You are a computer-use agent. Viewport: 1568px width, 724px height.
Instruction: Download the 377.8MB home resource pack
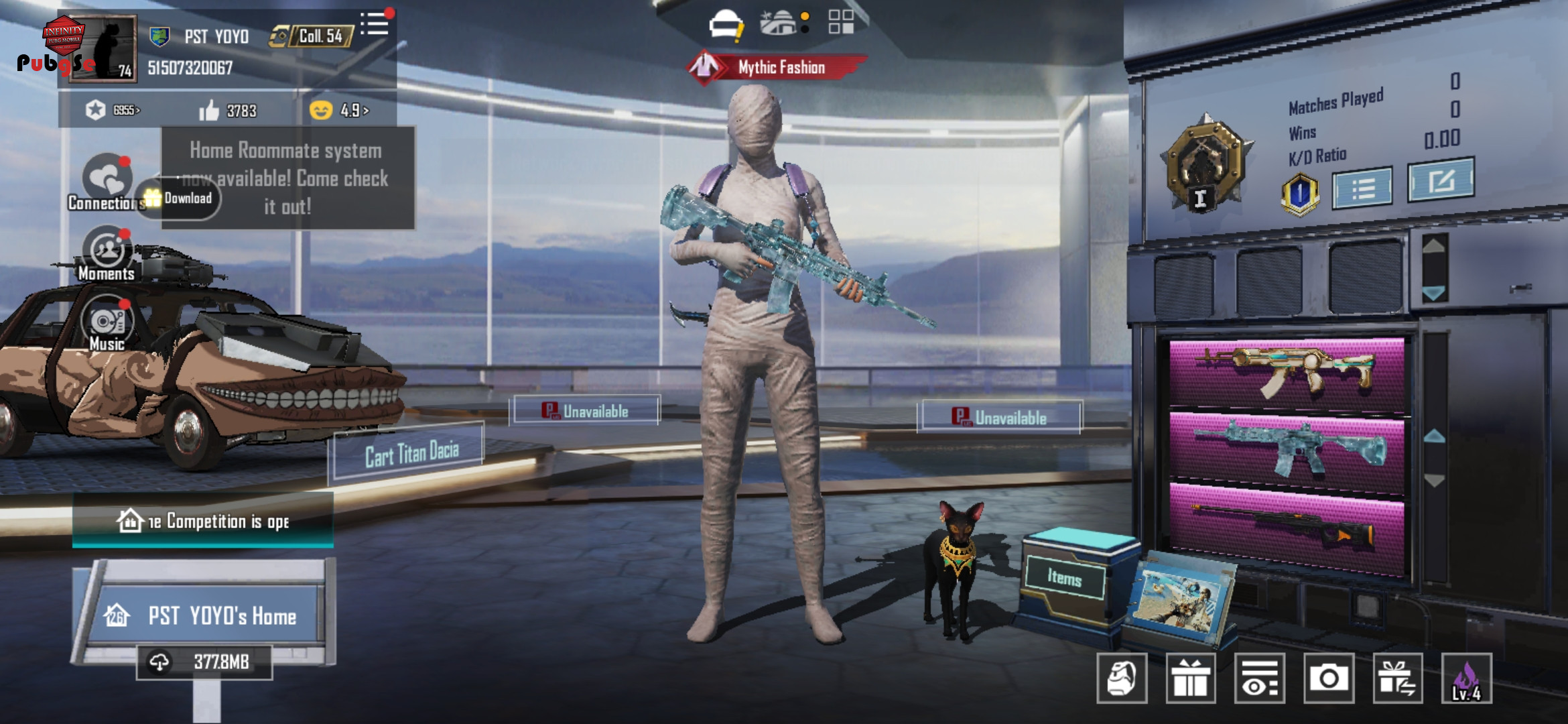click(x=204, y=662)
